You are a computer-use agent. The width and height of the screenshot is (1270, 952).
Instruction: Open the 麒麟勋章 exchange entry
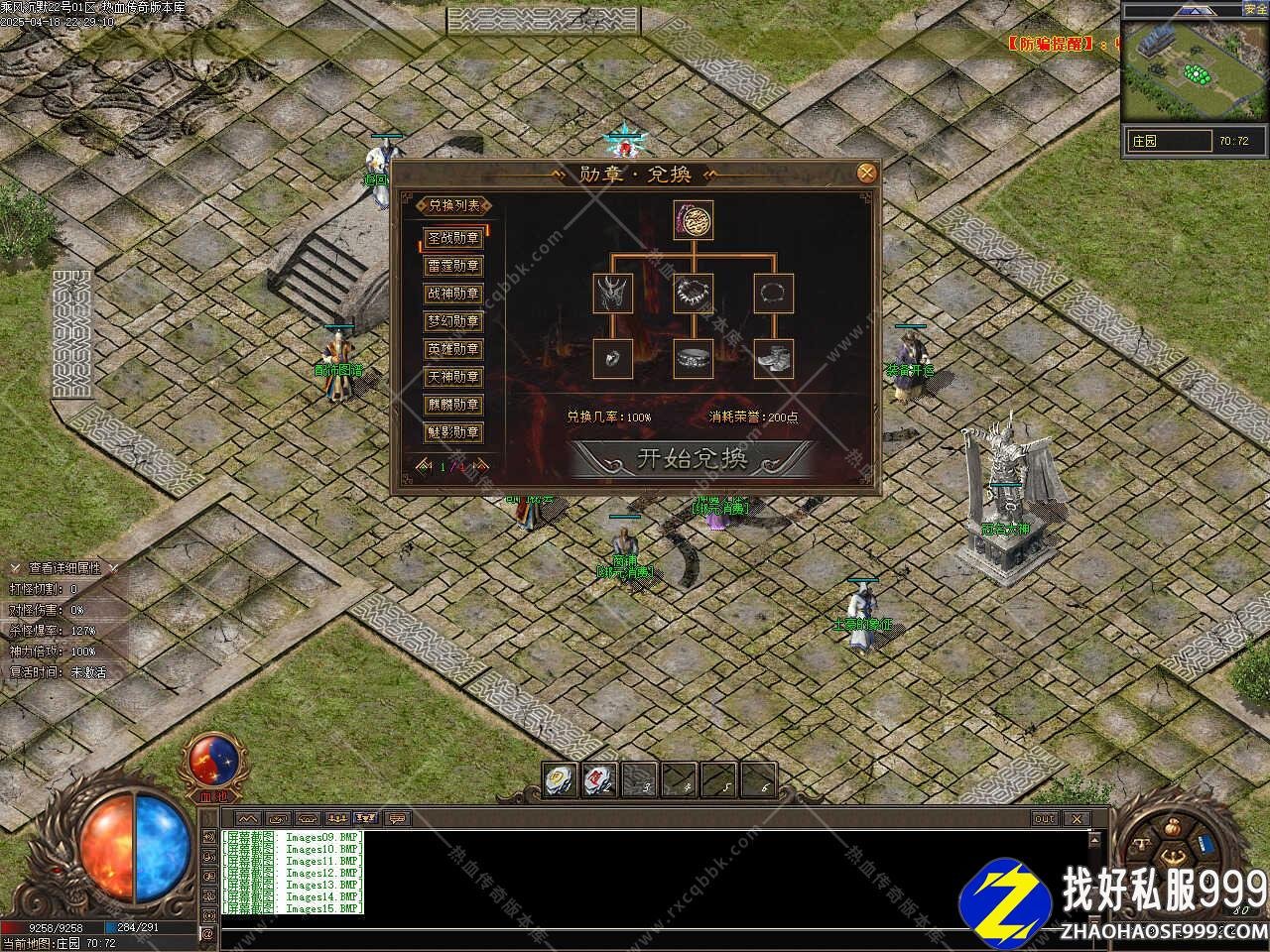(x=453, y=405)
